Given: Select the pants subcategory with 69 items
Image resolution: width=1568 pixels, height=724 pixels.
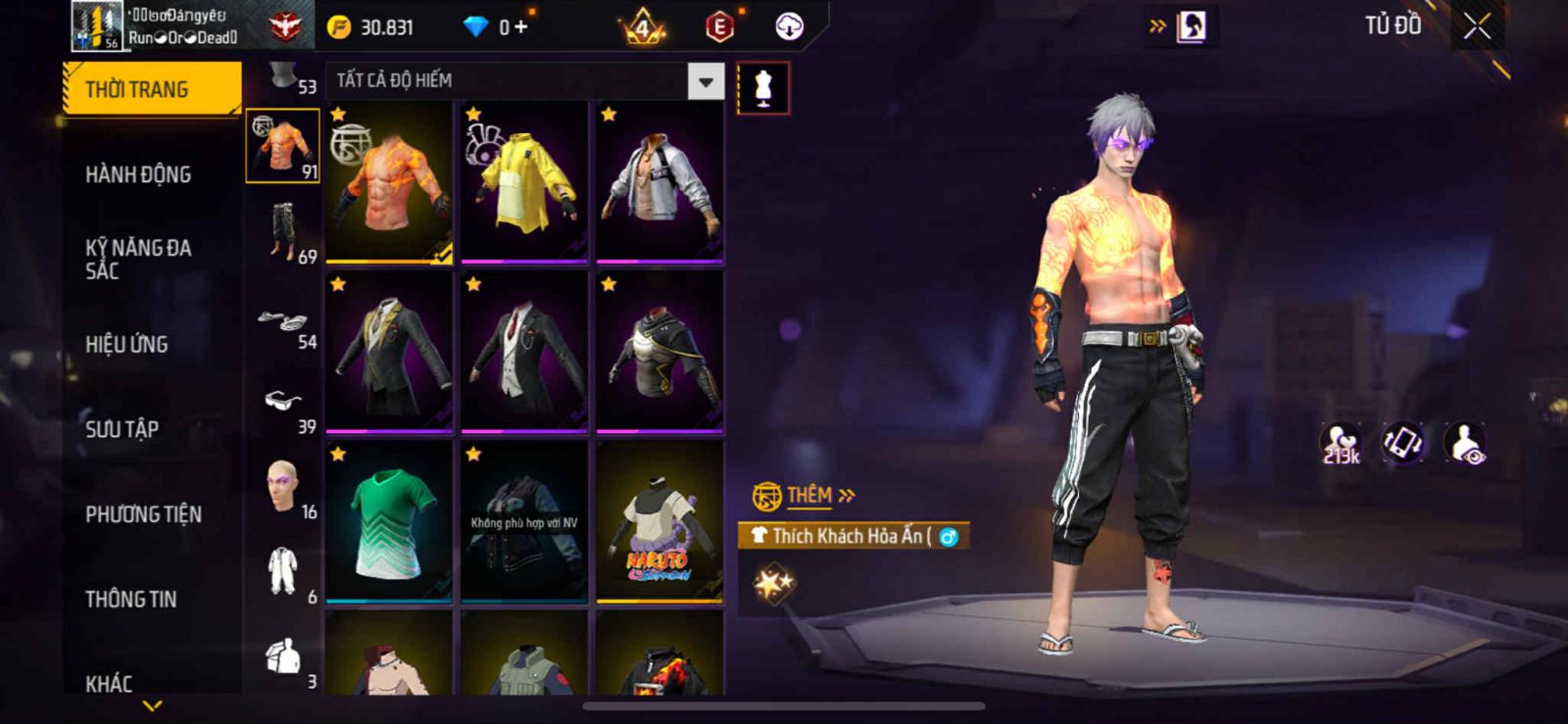Looking at the screenshot, I should click(x=283, y=231).
